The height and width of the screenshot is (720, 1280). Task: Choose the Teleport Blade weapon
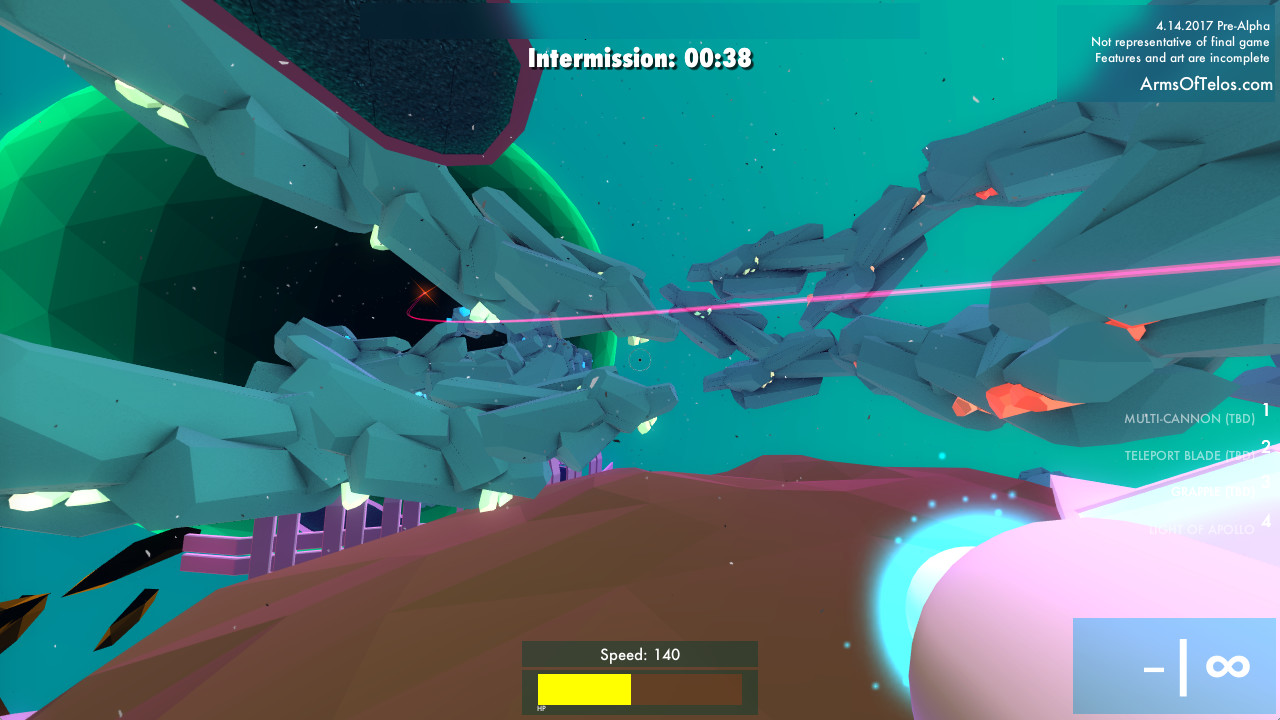1188,455
